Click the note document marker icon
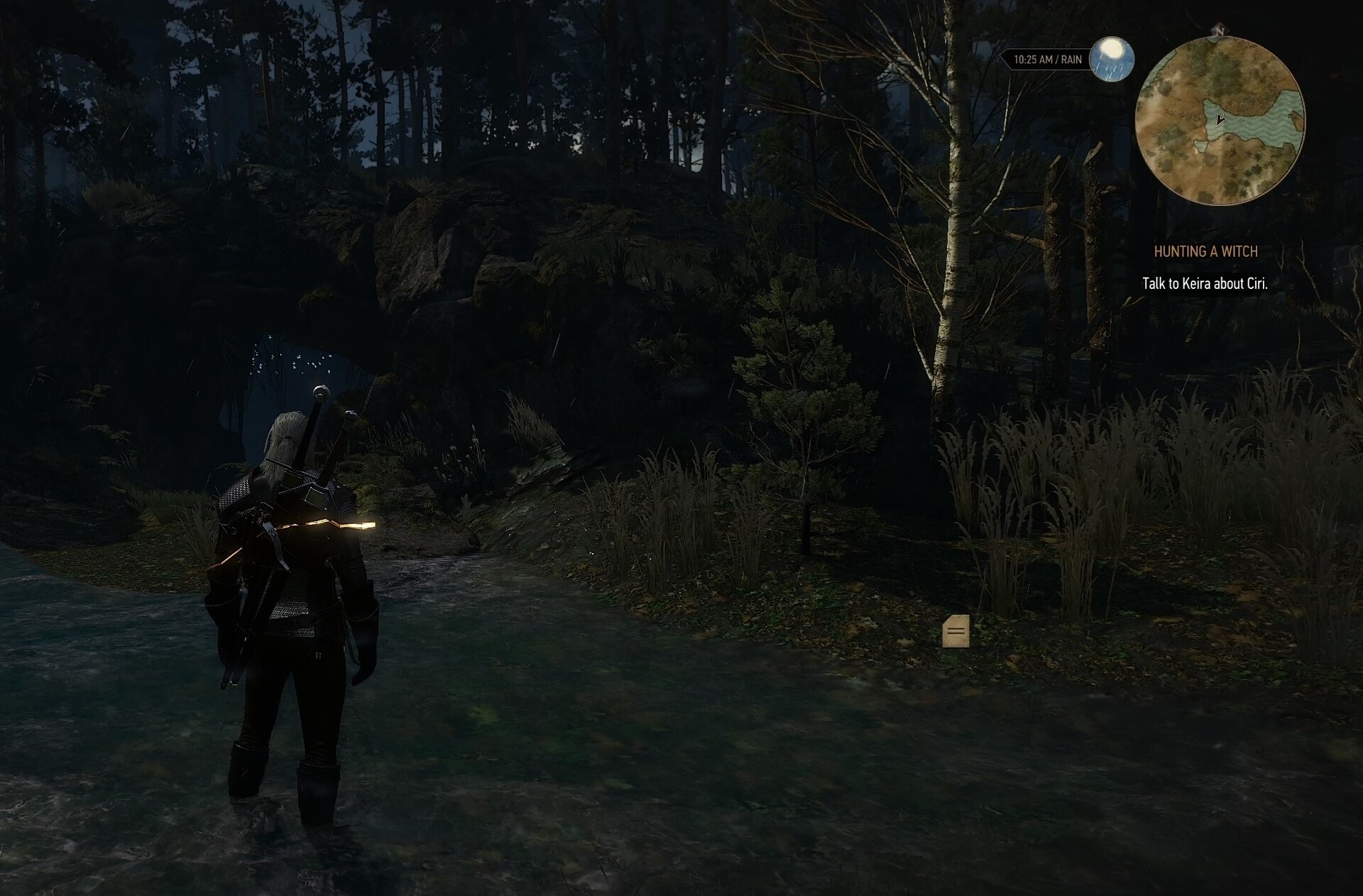Image resolution: width=1363 pixels, height=896 pixels. click(x=956, y=631)
